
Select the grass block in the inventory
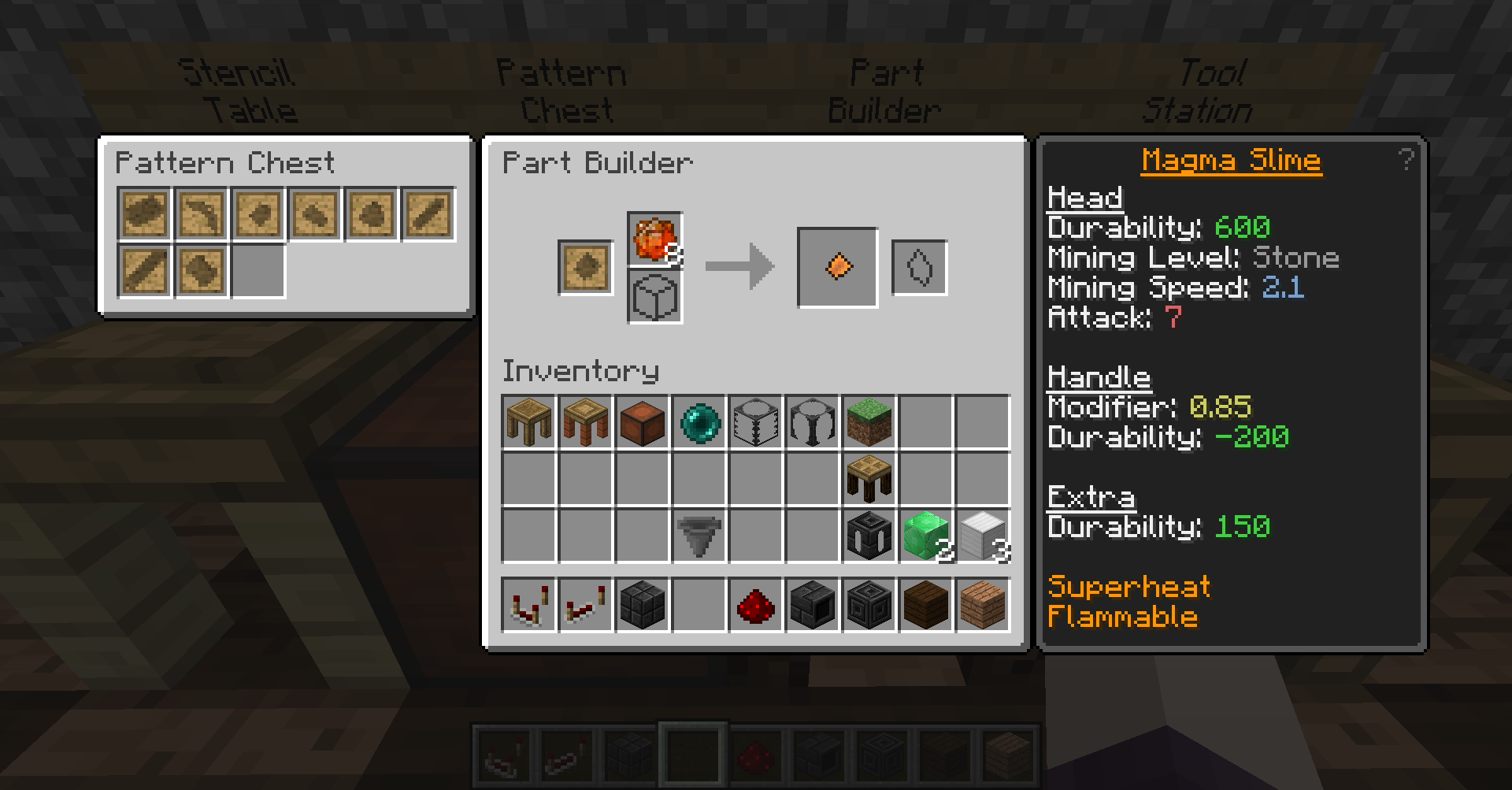coord(869,422)
